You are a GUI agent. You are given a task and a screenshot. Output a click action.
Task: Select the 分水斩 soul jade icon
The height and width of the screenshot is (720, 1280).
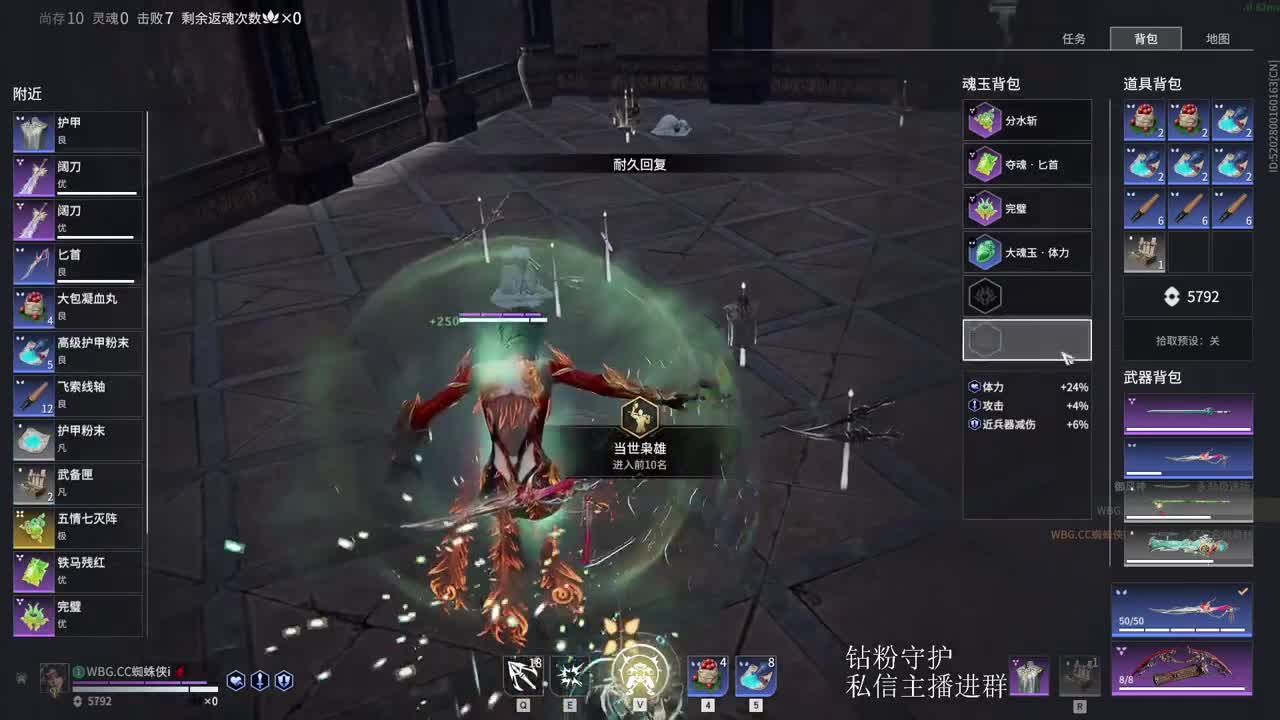984,120
